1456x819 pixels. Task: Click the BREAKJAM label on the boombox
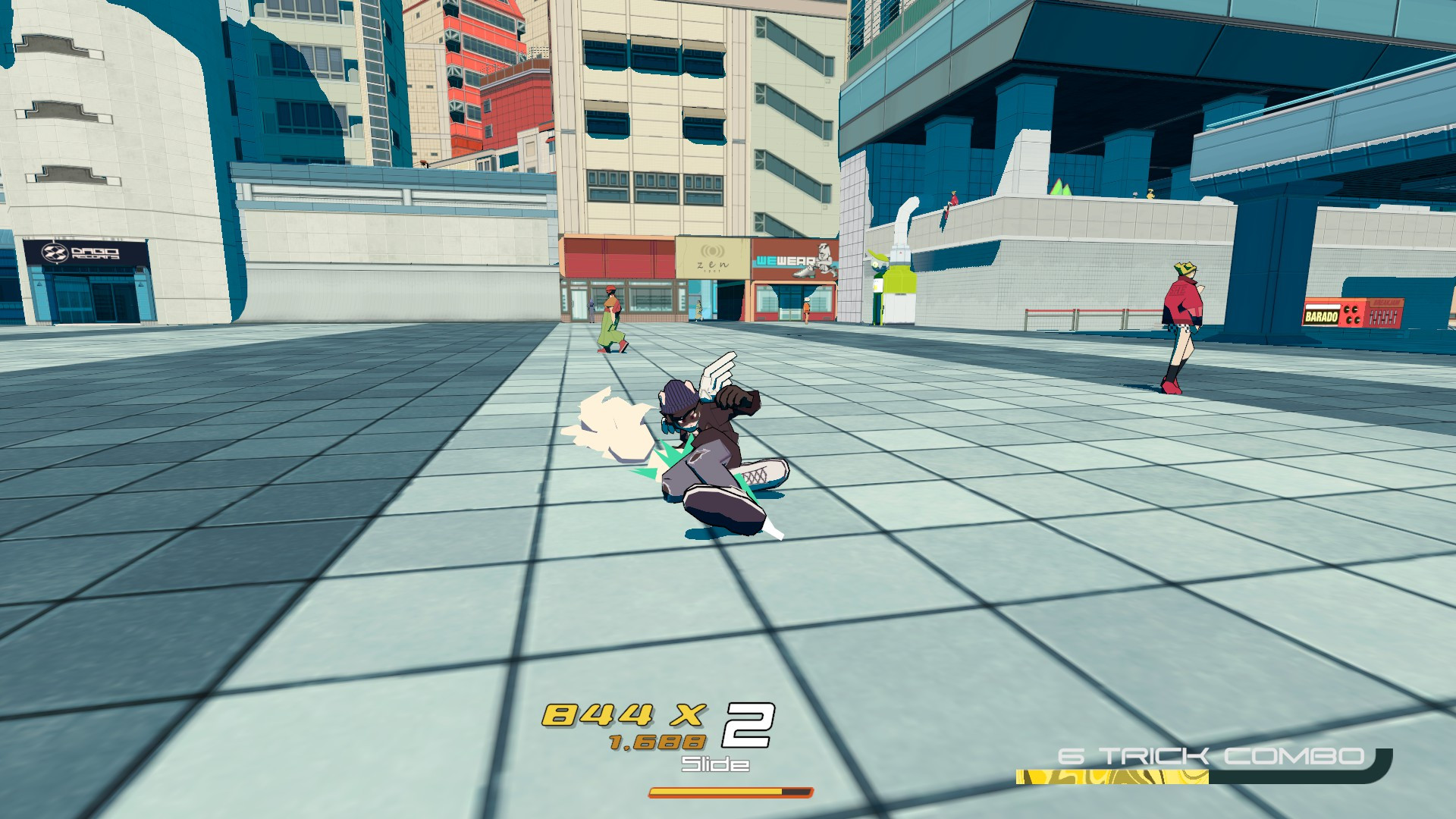coord(1386,302)
